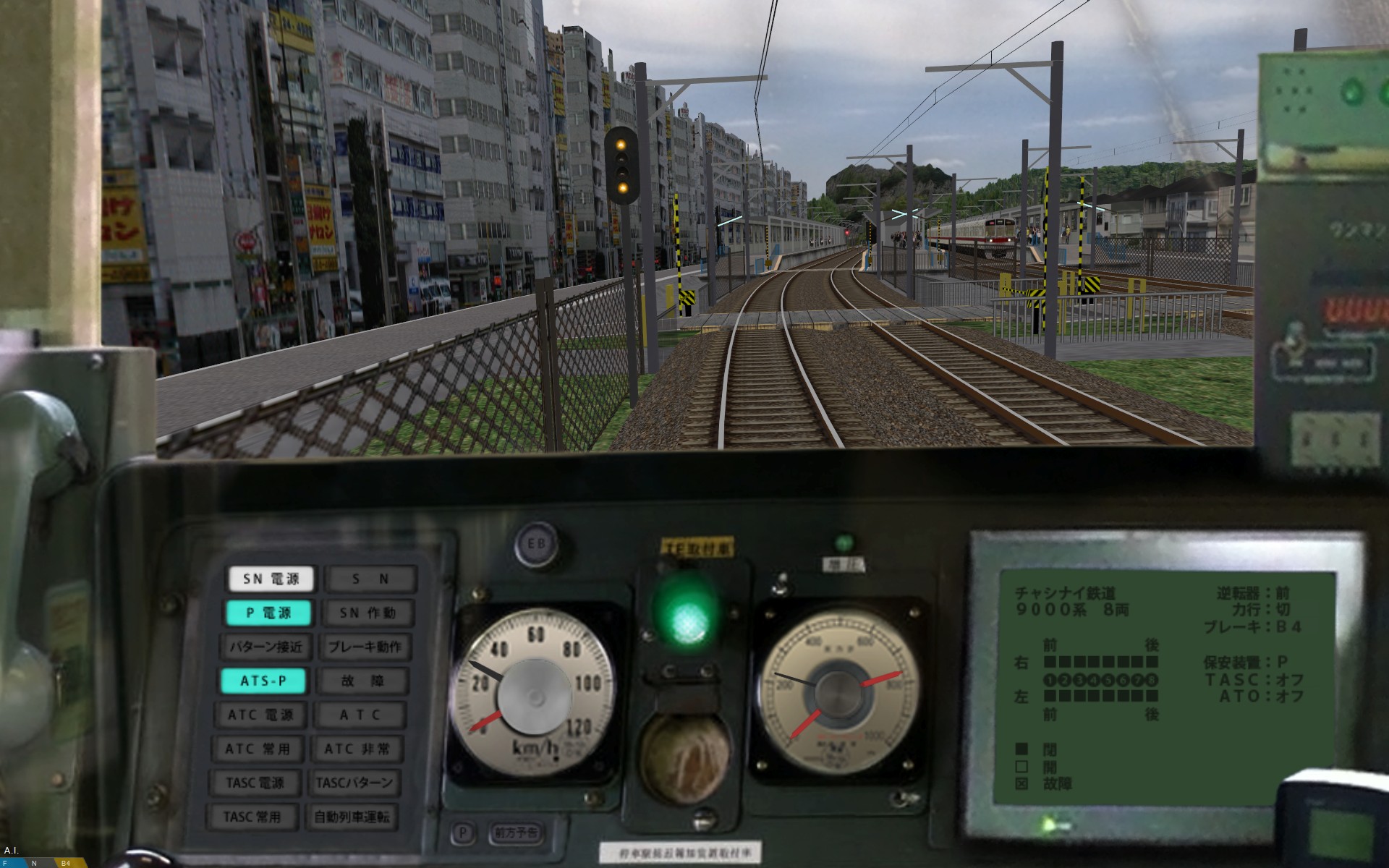Toggle the cyan P 電源 lamp
Image resolution: width=1389 pixels, height=868 pixels.
(x=268, y=613)
